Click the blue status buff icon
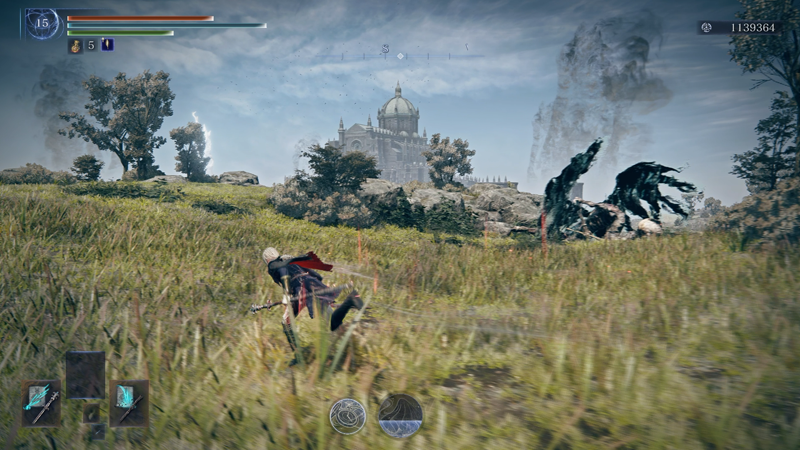800x450 pixels. (x=107, y=44)
